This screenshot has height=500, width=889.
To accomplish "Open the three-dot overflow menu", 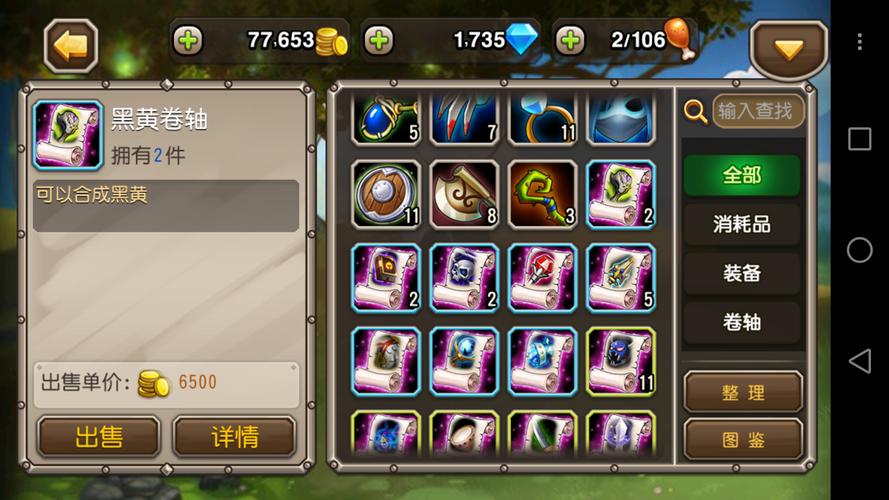I will point(859,42).
